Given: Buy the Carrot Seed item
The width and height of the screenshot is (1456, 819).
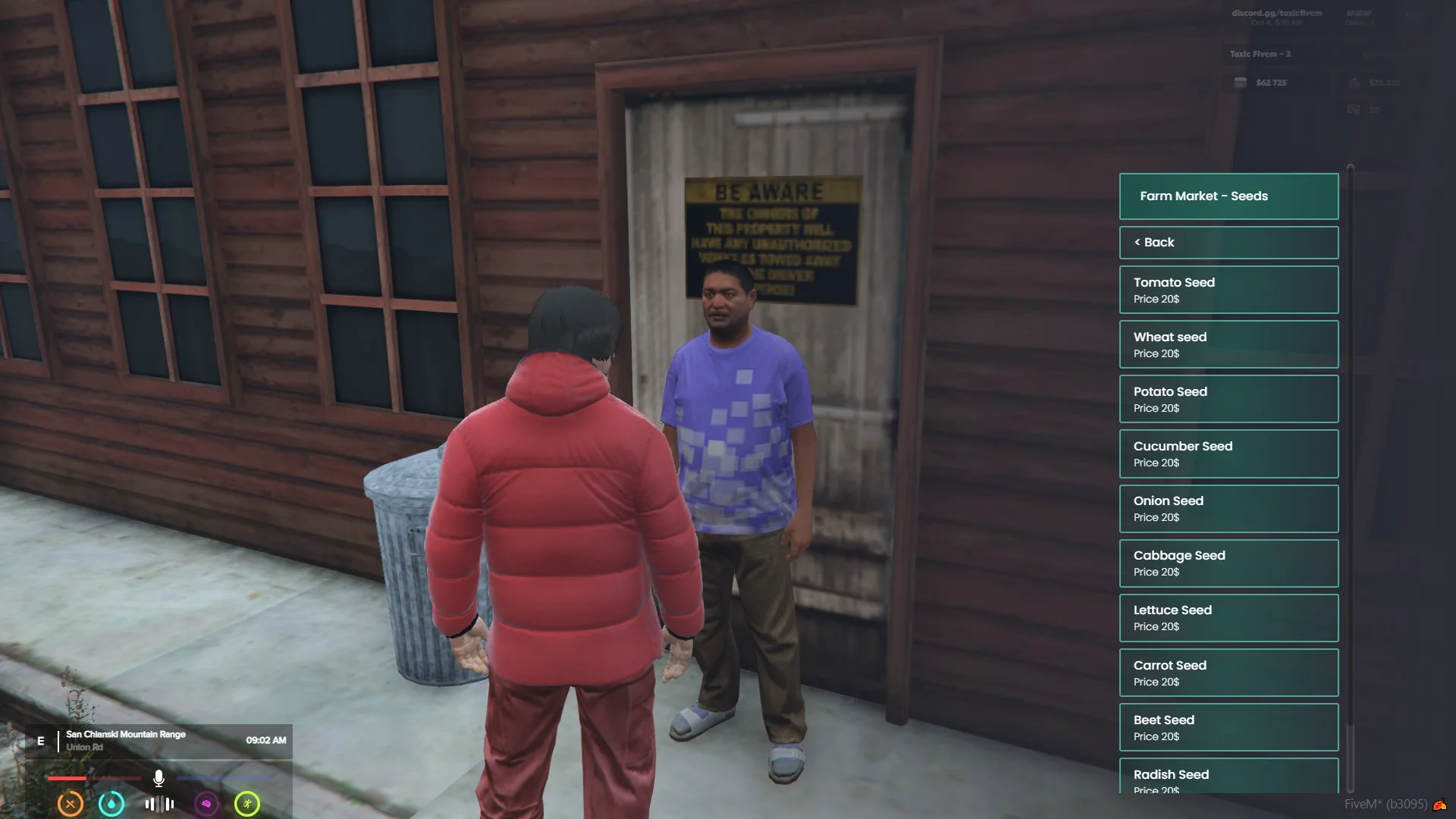Looking at the screenshot, I should coord(1228,673).
